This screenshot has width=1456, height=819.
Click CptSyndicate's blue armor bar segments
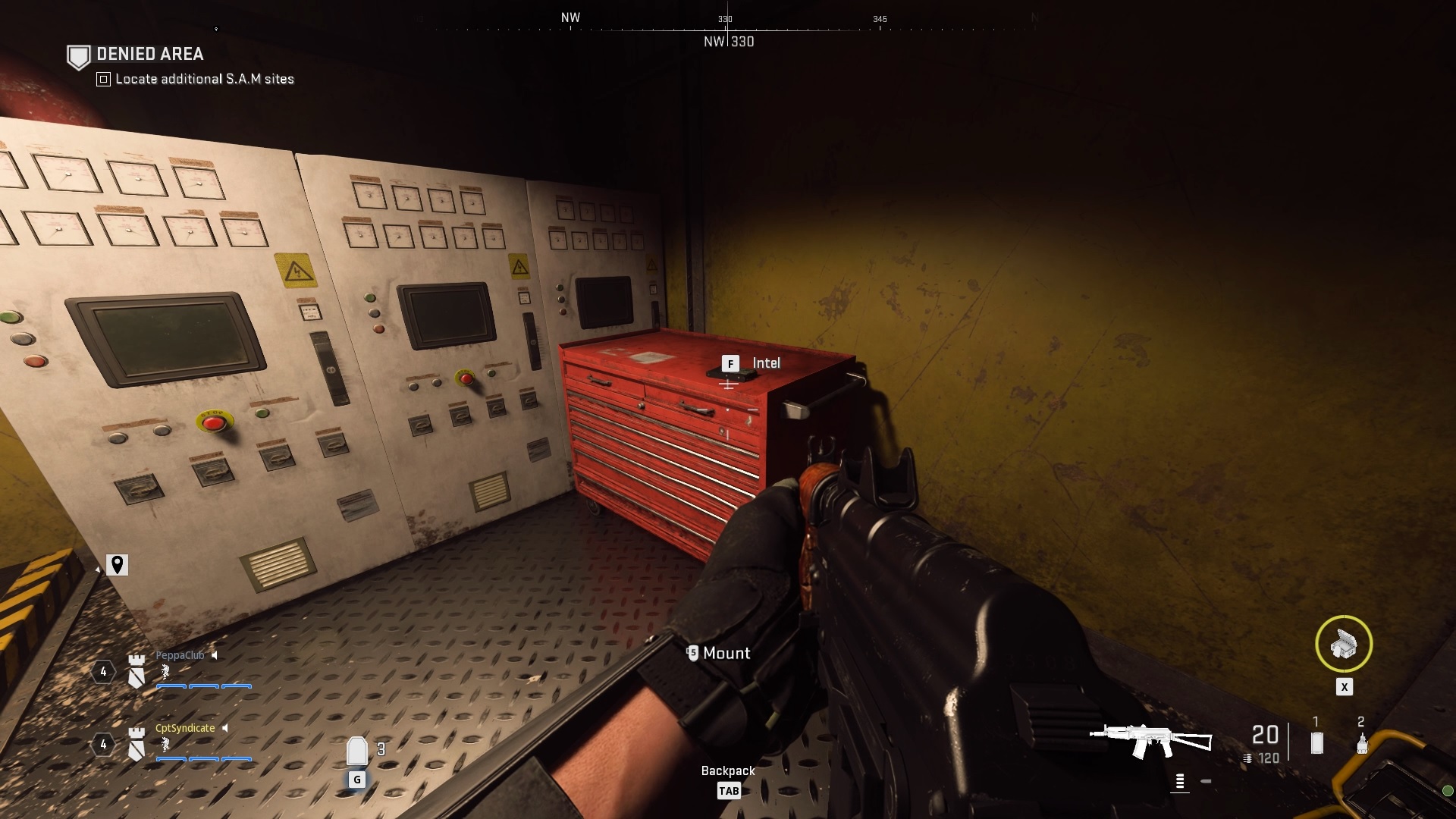point(203,758)
